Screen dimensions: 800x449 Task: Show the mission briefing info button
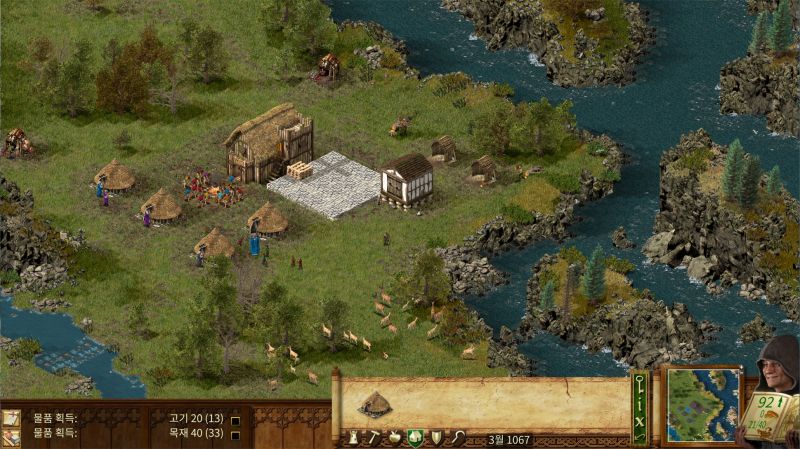[640, 407]
